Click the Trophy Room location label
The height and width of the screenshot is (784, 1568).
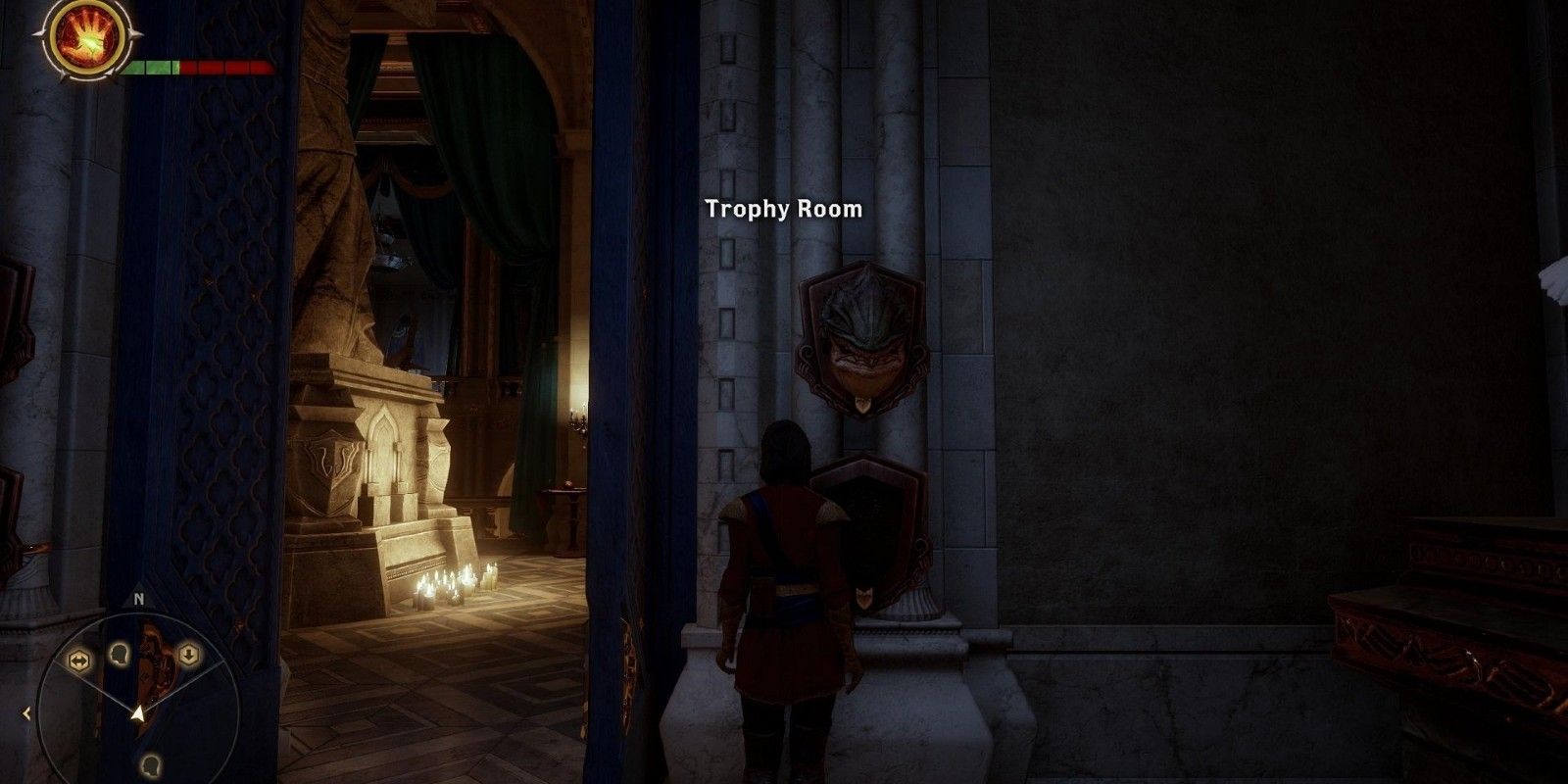point(782,208)
